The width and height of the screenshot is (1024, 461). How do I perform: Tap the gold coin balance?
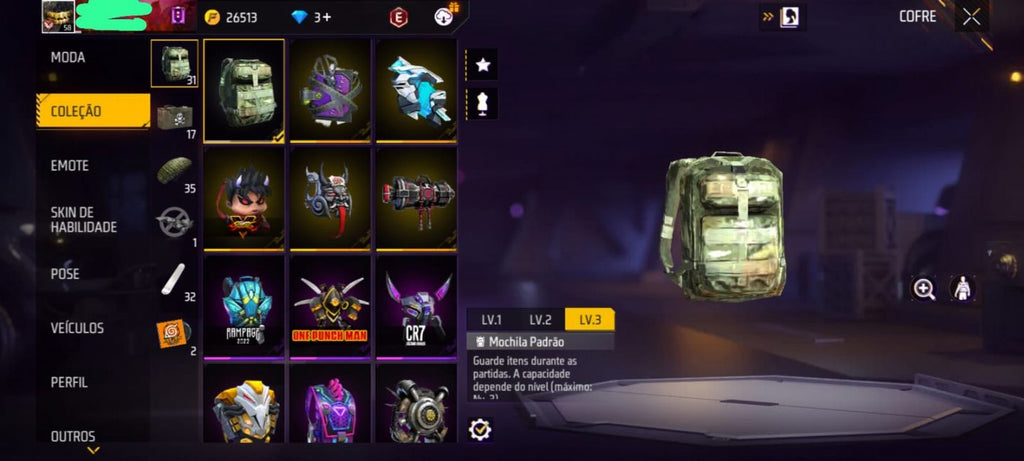coord(233,17)
